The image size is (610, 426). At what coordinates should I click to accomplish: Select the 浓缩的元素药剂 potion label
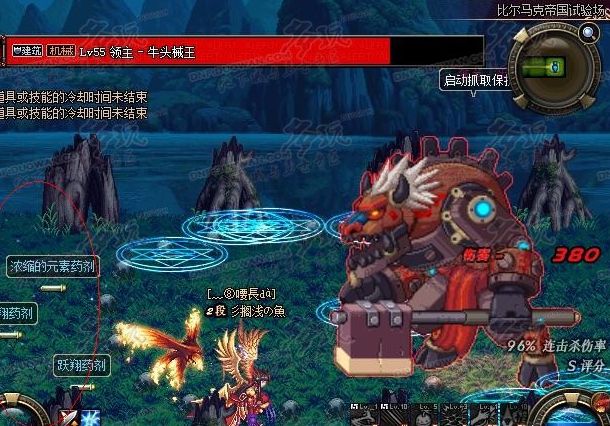point(53,266)
